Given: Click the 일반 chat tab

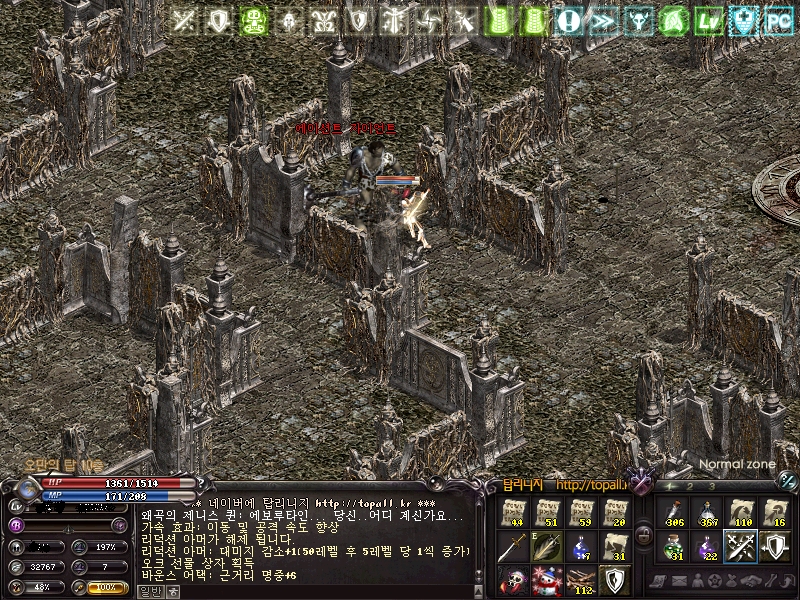Looking at the screenshot, I should coord(148,591).
